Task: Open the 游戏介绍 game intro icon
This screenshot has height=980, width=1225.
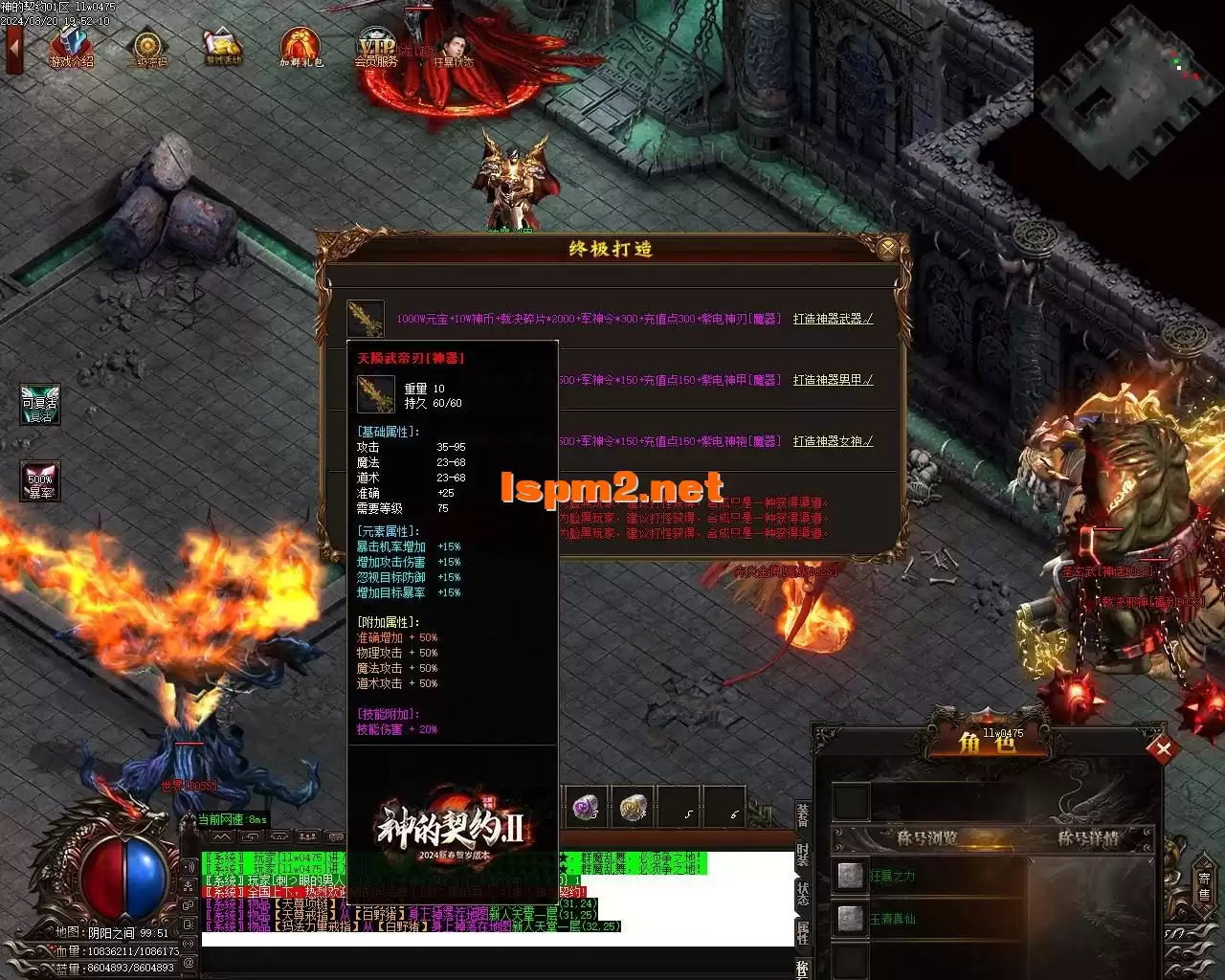Action: [x=72, y=48]
